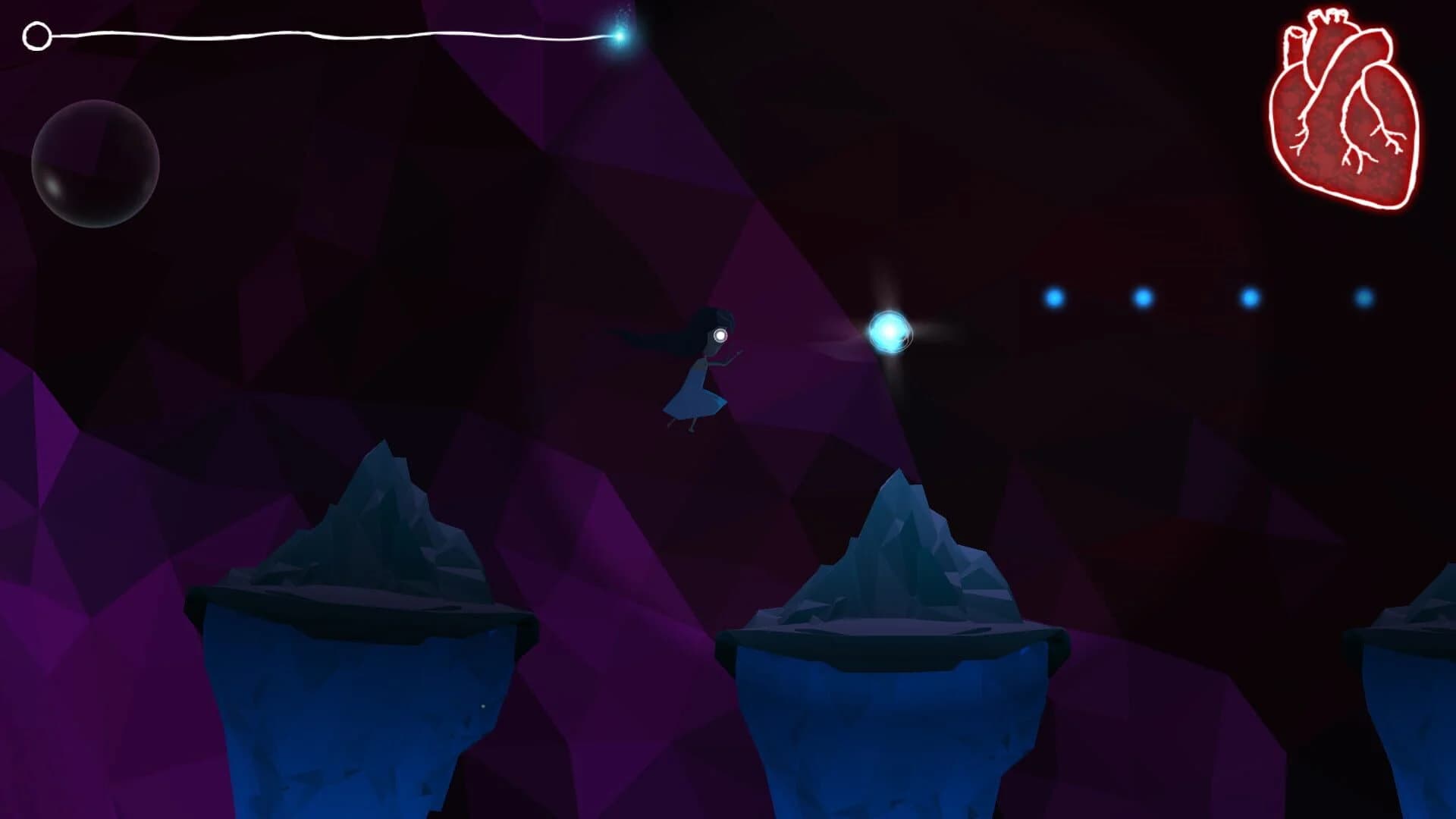
Task: Select the bright blue orb beside the girl
Action: [x=889, y=331]
